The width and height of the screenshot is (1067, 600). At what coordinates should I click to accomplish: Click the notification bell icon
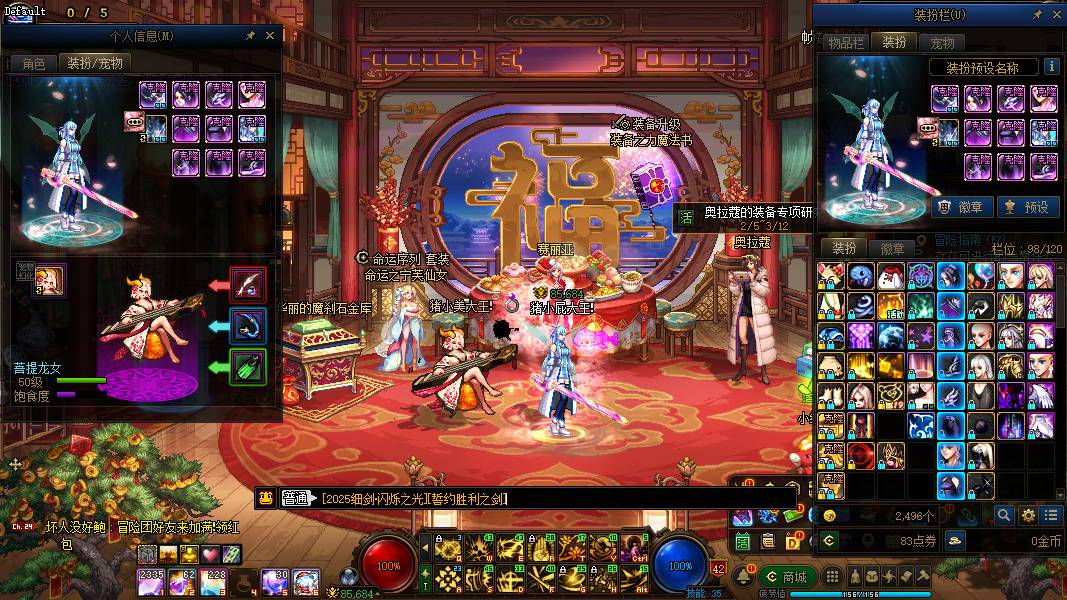point(747,577)
